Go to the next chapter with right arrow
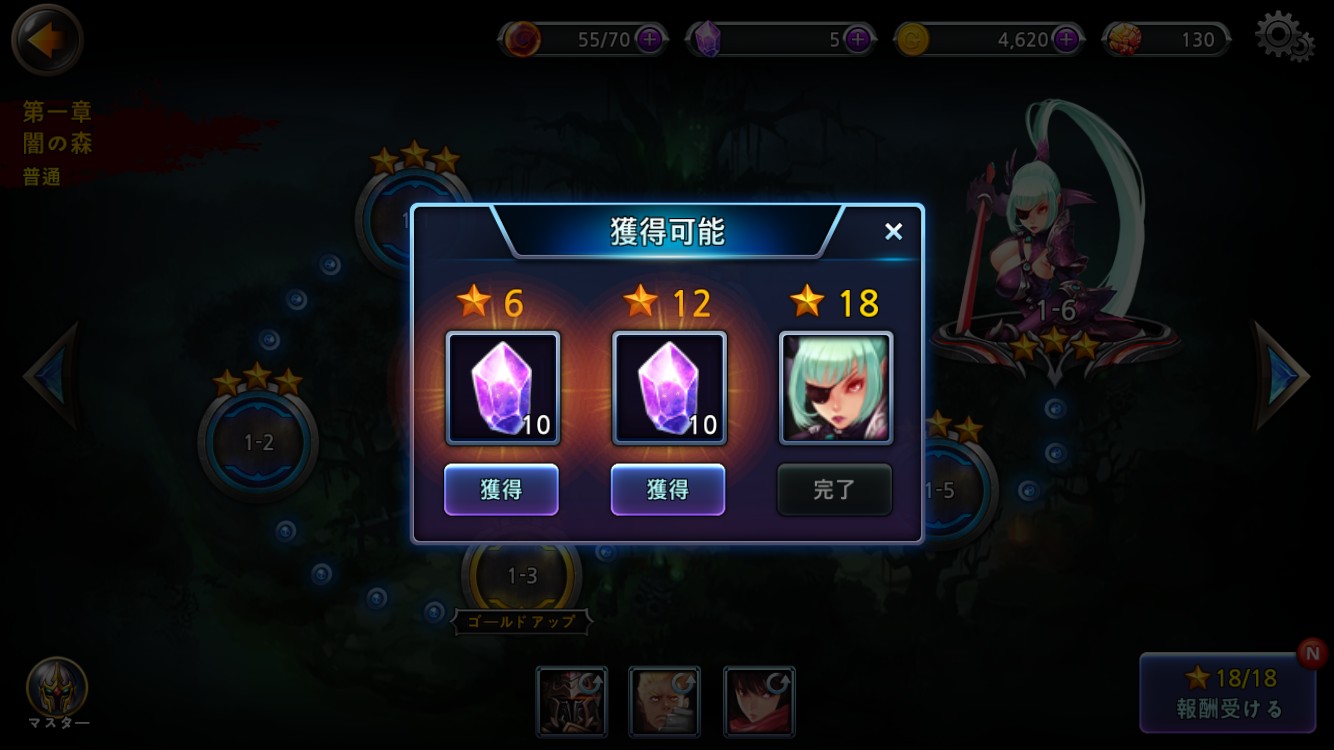Viewport: 1334px width, 750px height. point(1282,376)
